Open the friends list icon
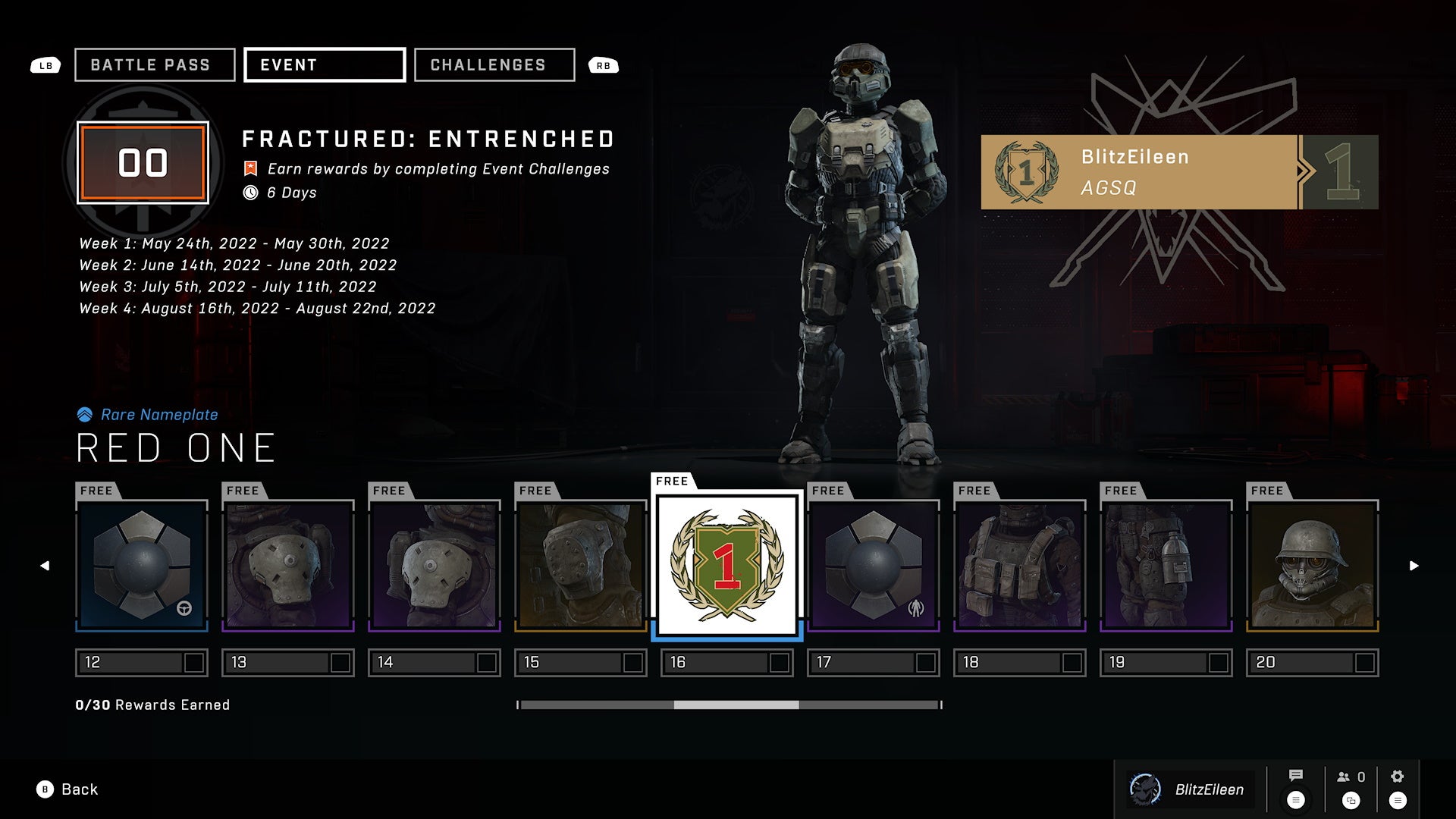The image size is (1456, 819). (1351, 777)
